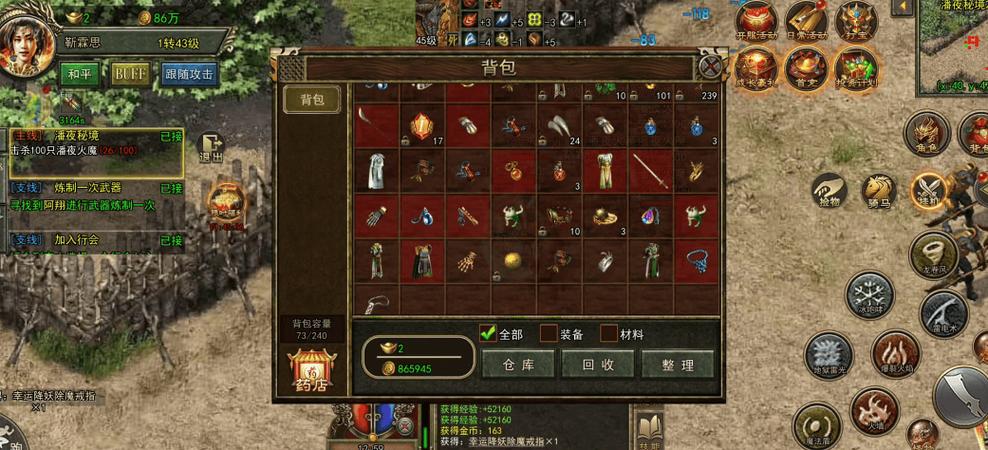
Task: Close the 背包 backpack window
Action: tap(710, 67)
